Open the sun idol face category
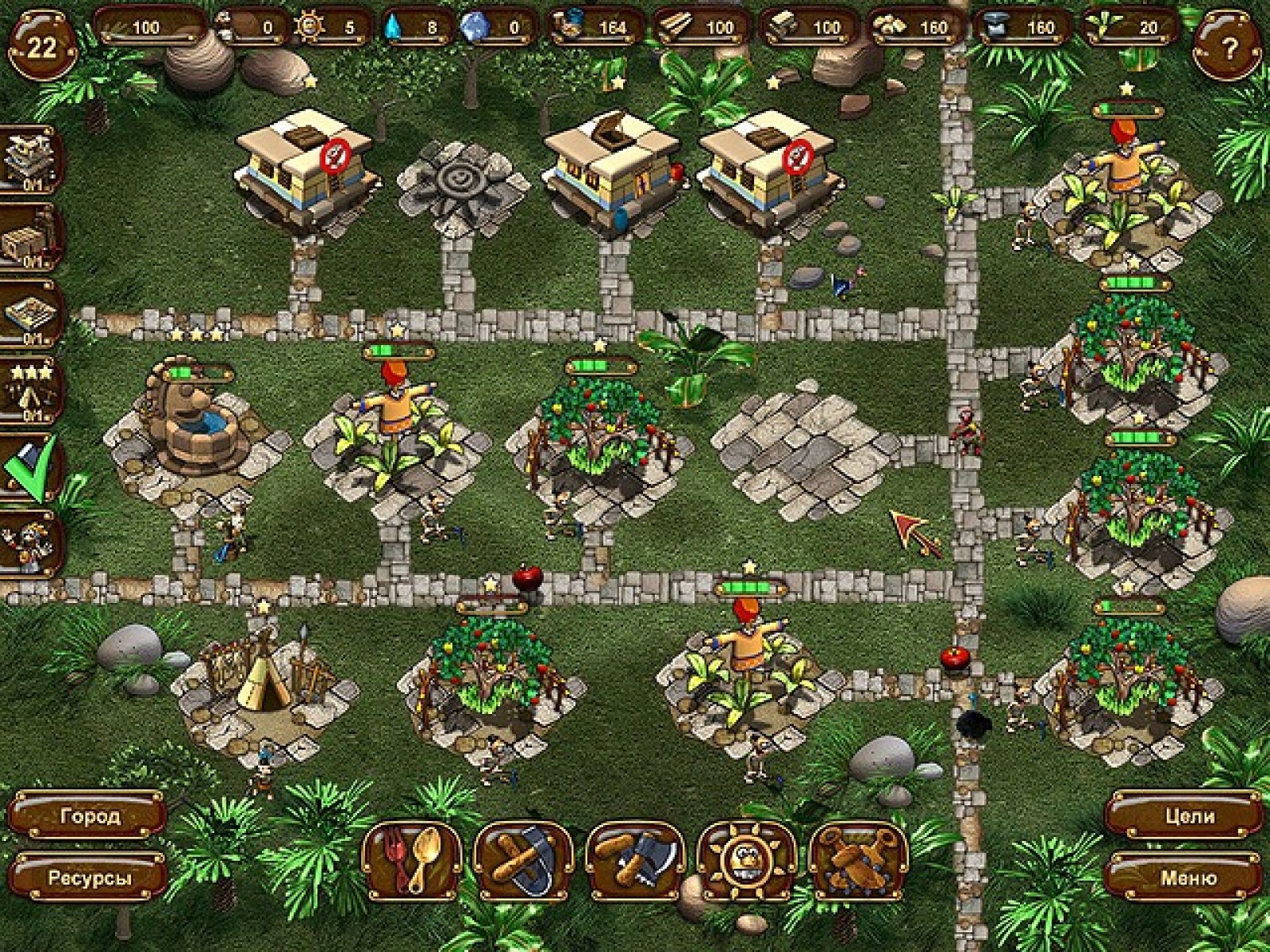Screen dimensions: 1270x952 pos(746,861)
